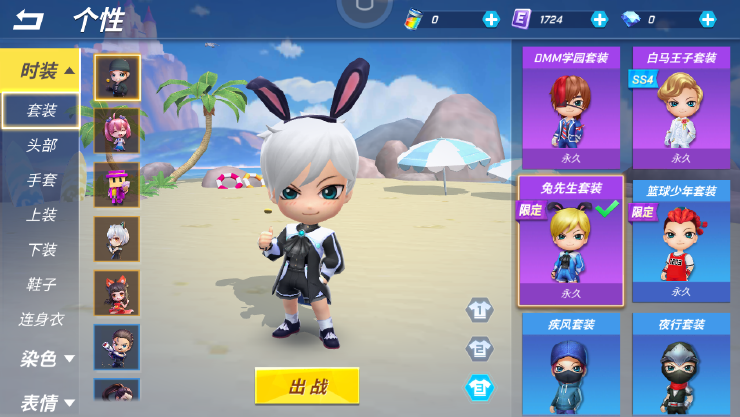740x417 pixels.
Task: Expand the 表情 emote section
Action: pyautogui.click(x=47, y=402)
